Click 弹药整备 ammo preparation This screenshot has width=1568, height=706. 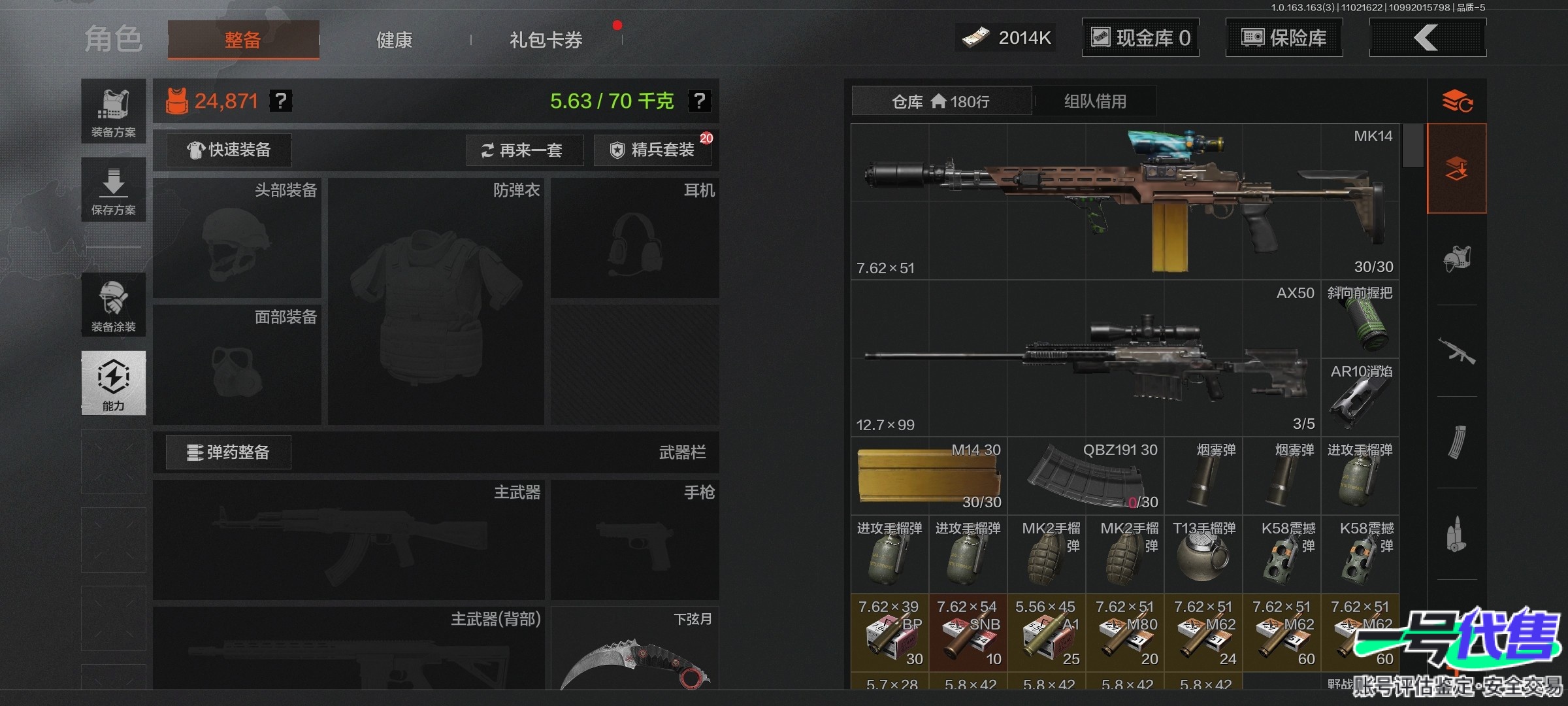229,452
